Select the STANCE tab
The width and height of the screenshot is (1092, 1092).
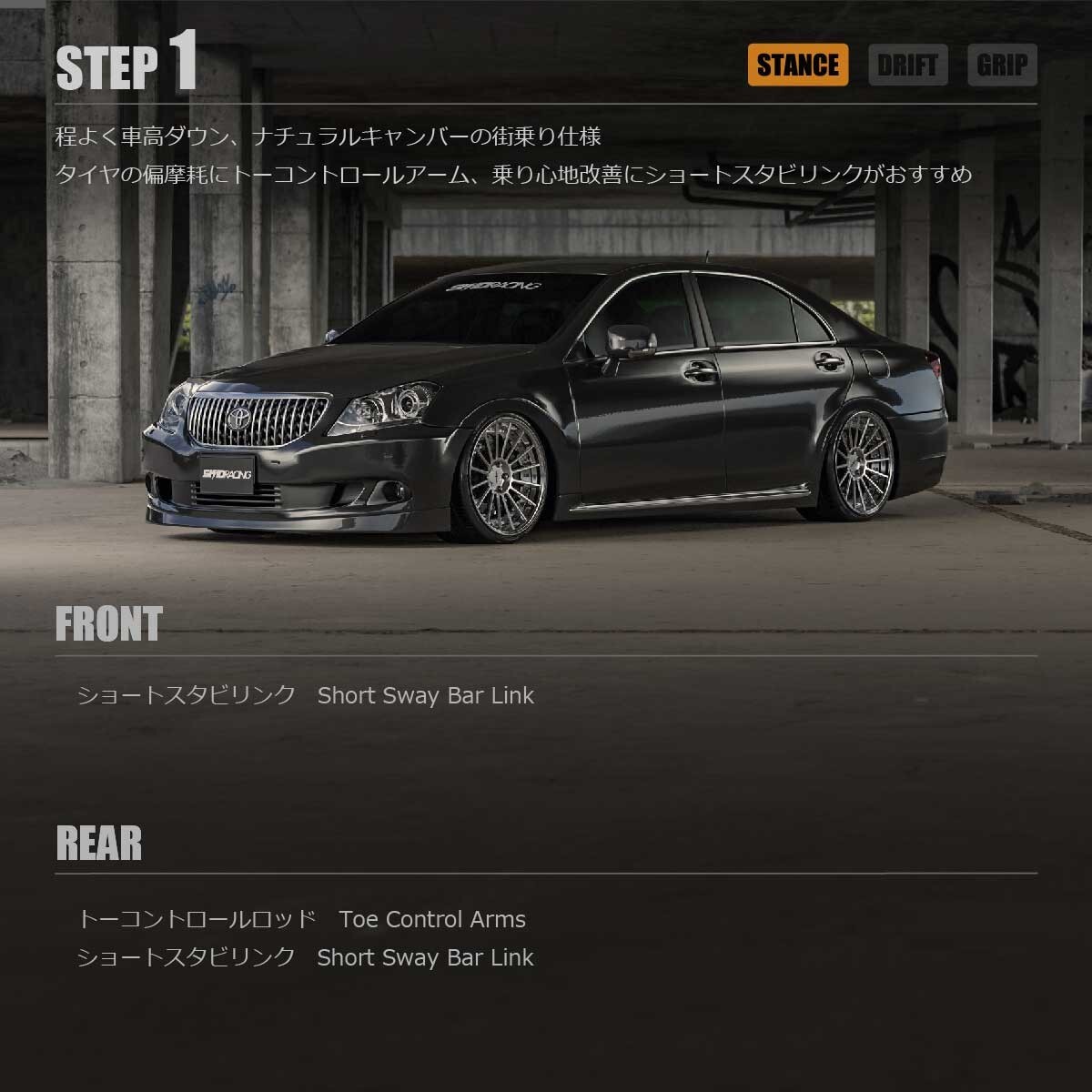[797, 66]
